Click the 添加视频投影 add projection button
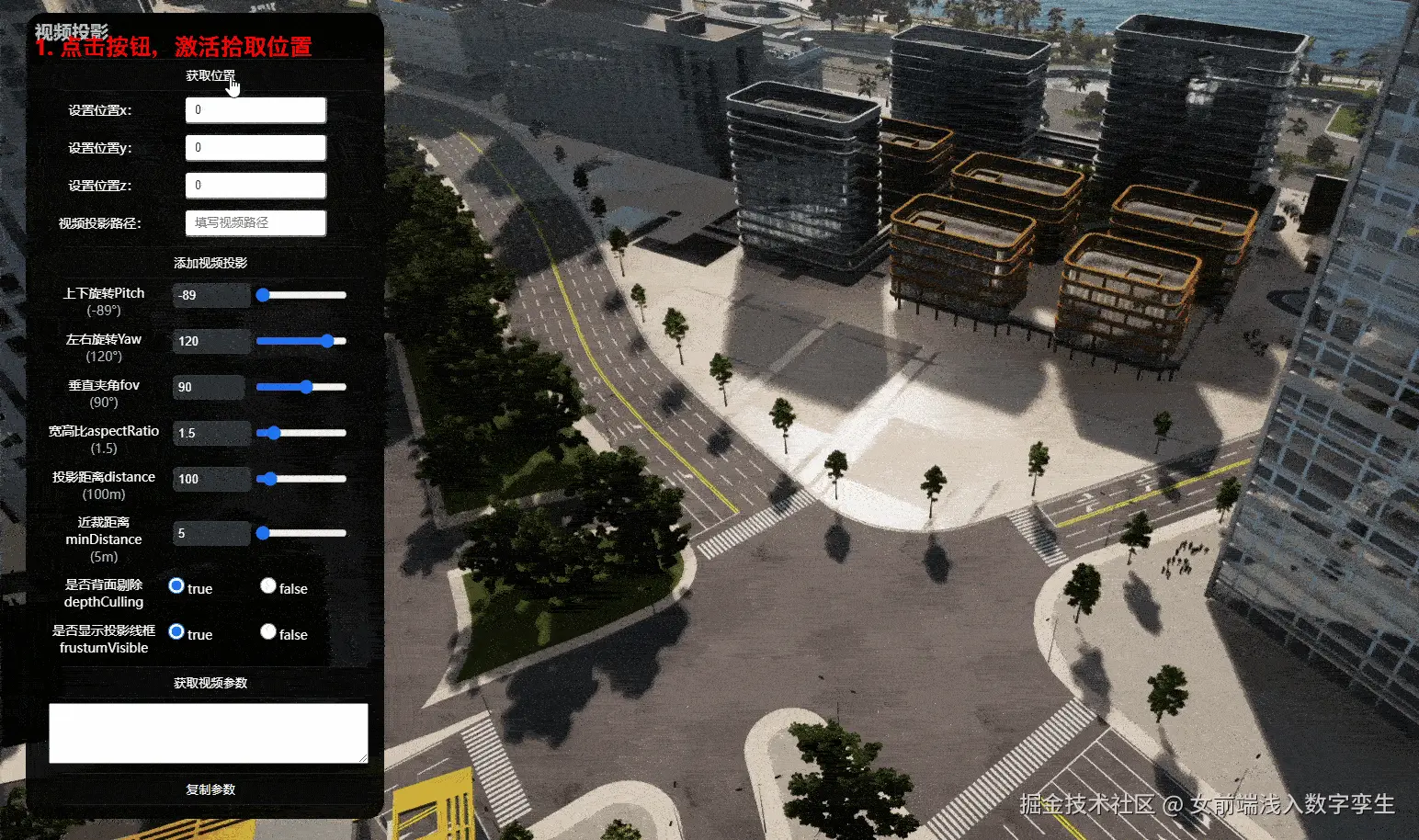The image size is (1419, 840). click(x=210, y=263)
